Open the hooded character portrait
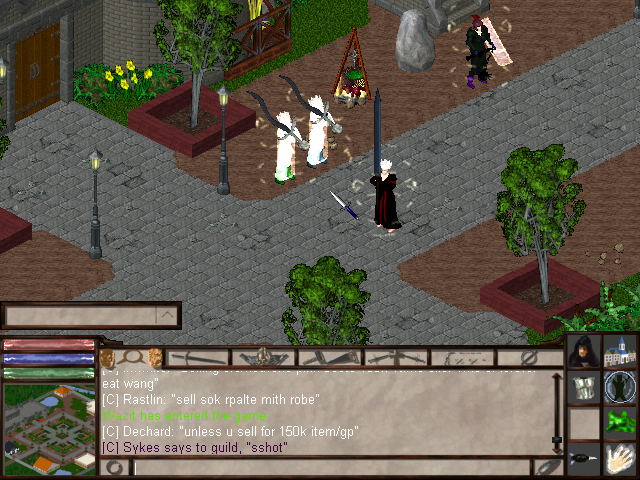This screenshot has height=480, width=640. (x=584, y=353)
